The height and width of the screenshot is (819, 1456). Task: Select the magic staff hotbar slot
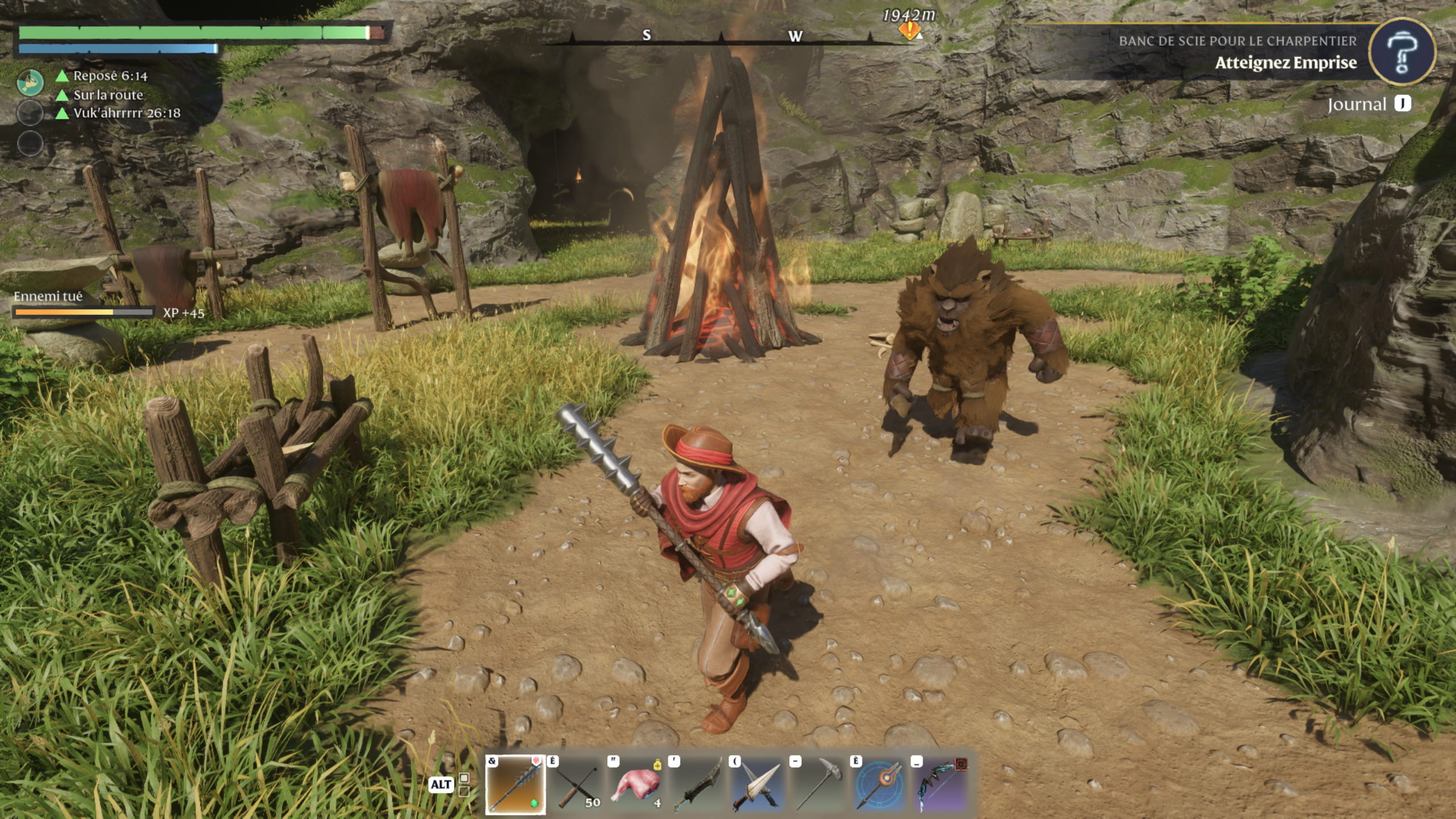tap(879, 785)
